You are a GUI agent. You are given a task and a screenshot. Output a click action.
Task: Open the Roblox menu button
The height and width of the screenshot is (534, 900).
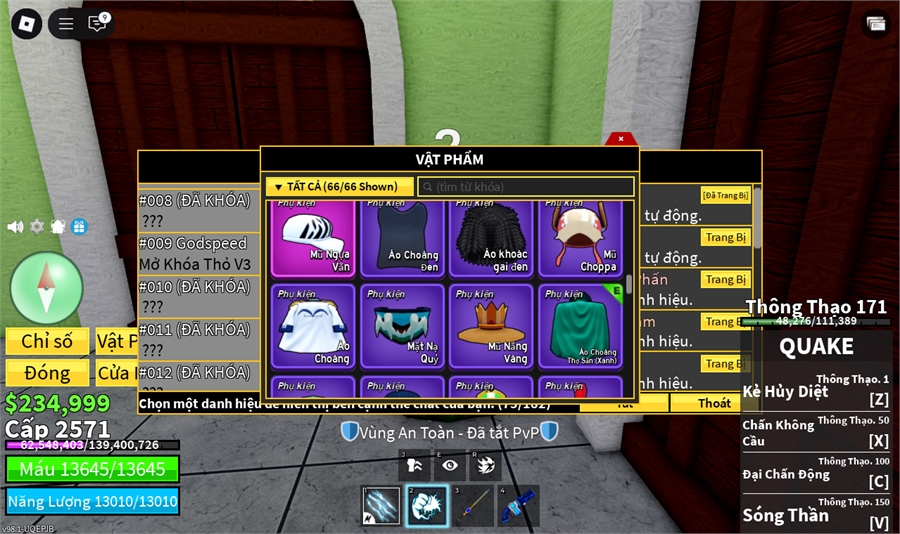(26, 23)
